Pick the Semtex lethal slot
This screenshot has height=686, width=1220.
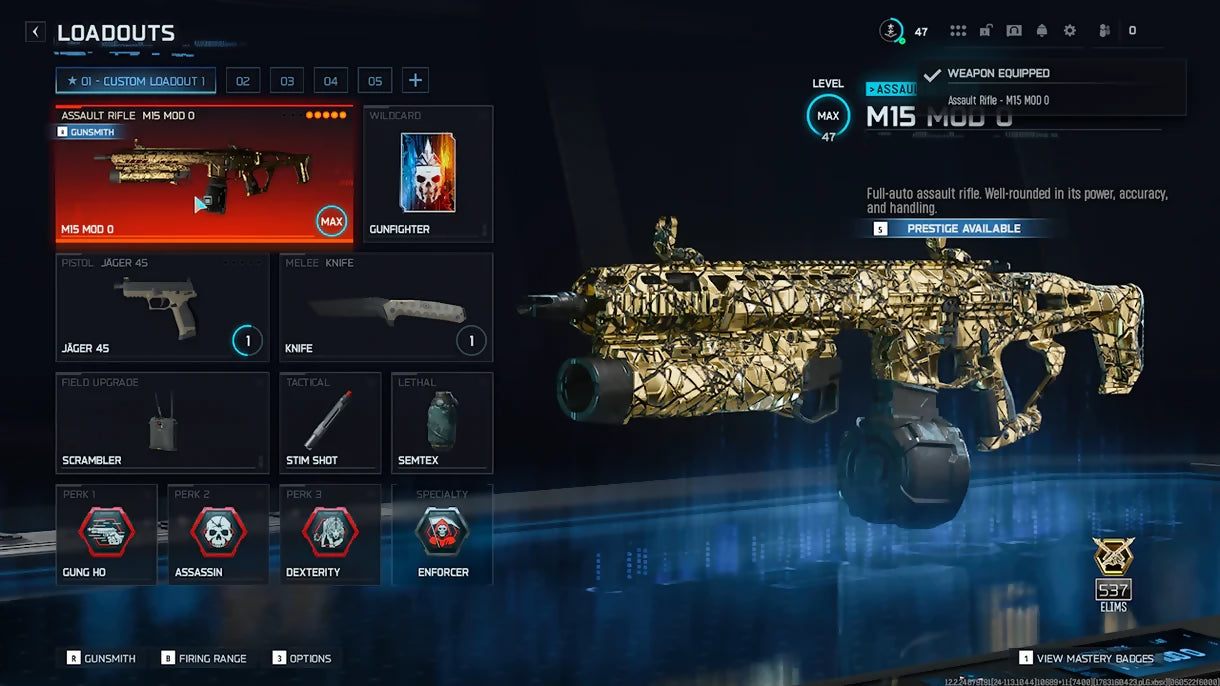(442, 422)
